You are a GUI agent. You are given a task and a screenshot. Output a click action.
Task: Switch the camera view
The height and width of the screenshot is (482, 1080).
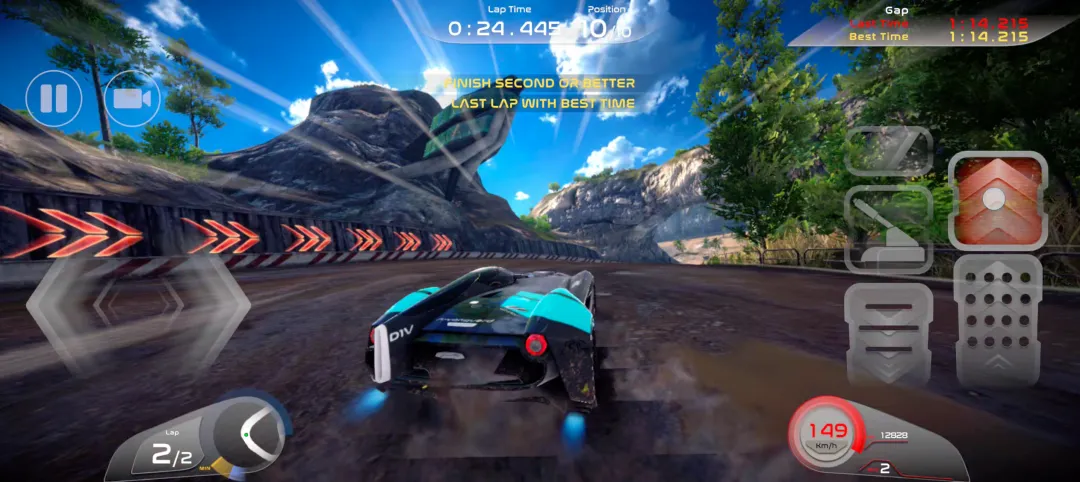click(132, 99)
